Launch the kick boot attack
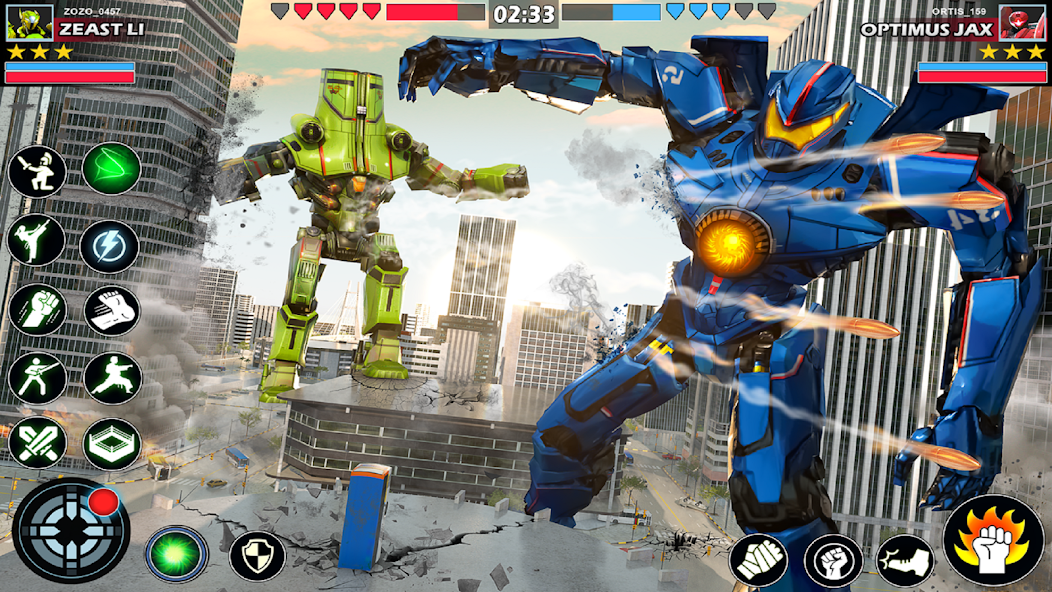This screenshot has width=1052, height=592. tap(905, 560)
